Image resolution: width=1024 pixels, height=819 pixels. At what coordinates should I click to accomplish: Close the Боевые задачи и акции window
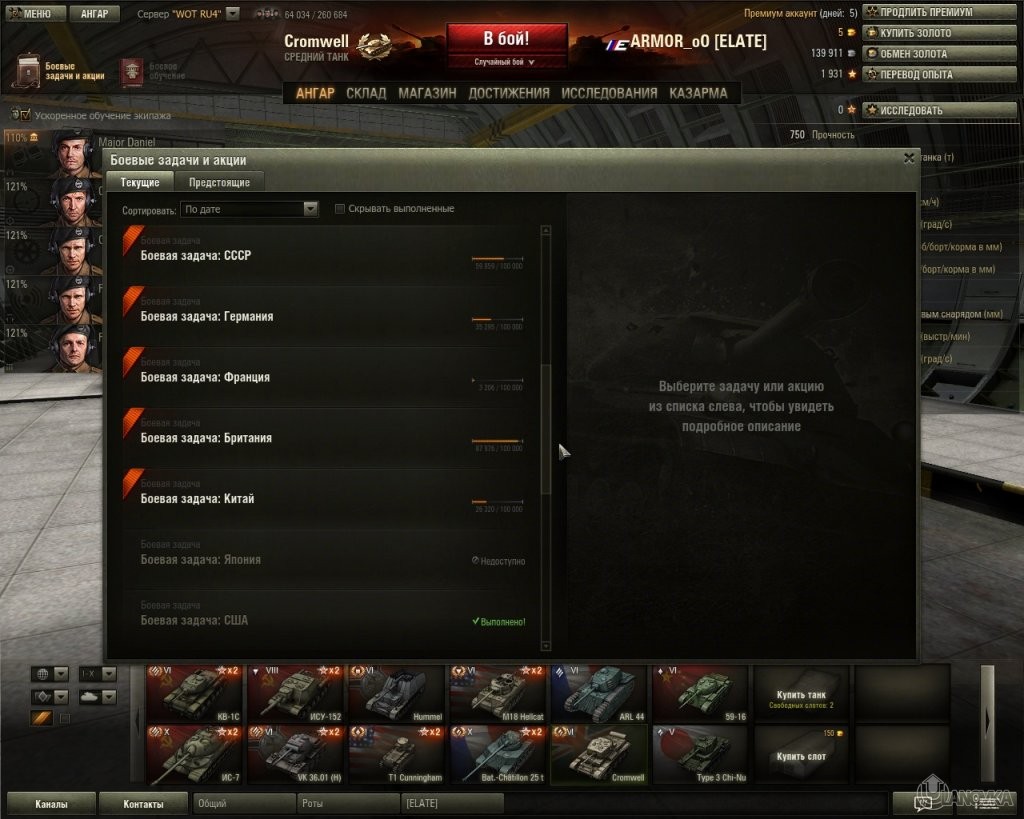click(x=909, y=158)
